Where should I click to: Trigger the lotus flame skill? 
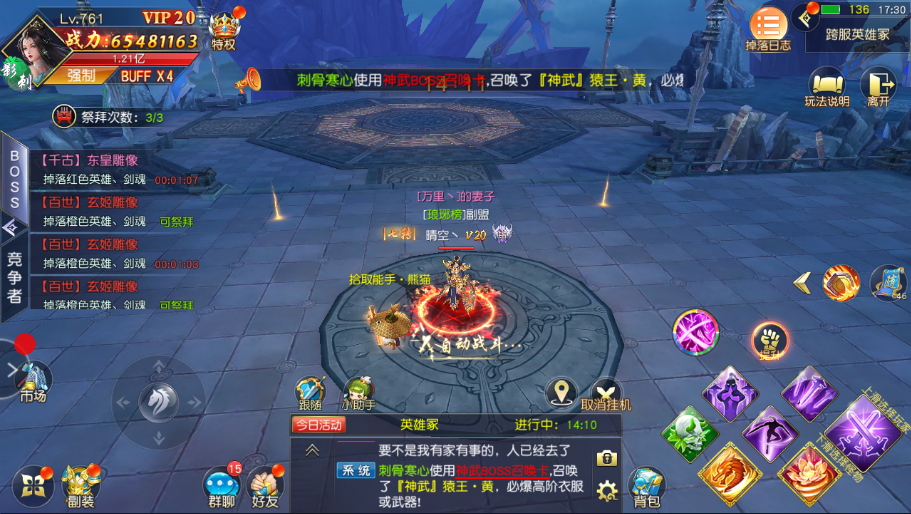(808, 471)
